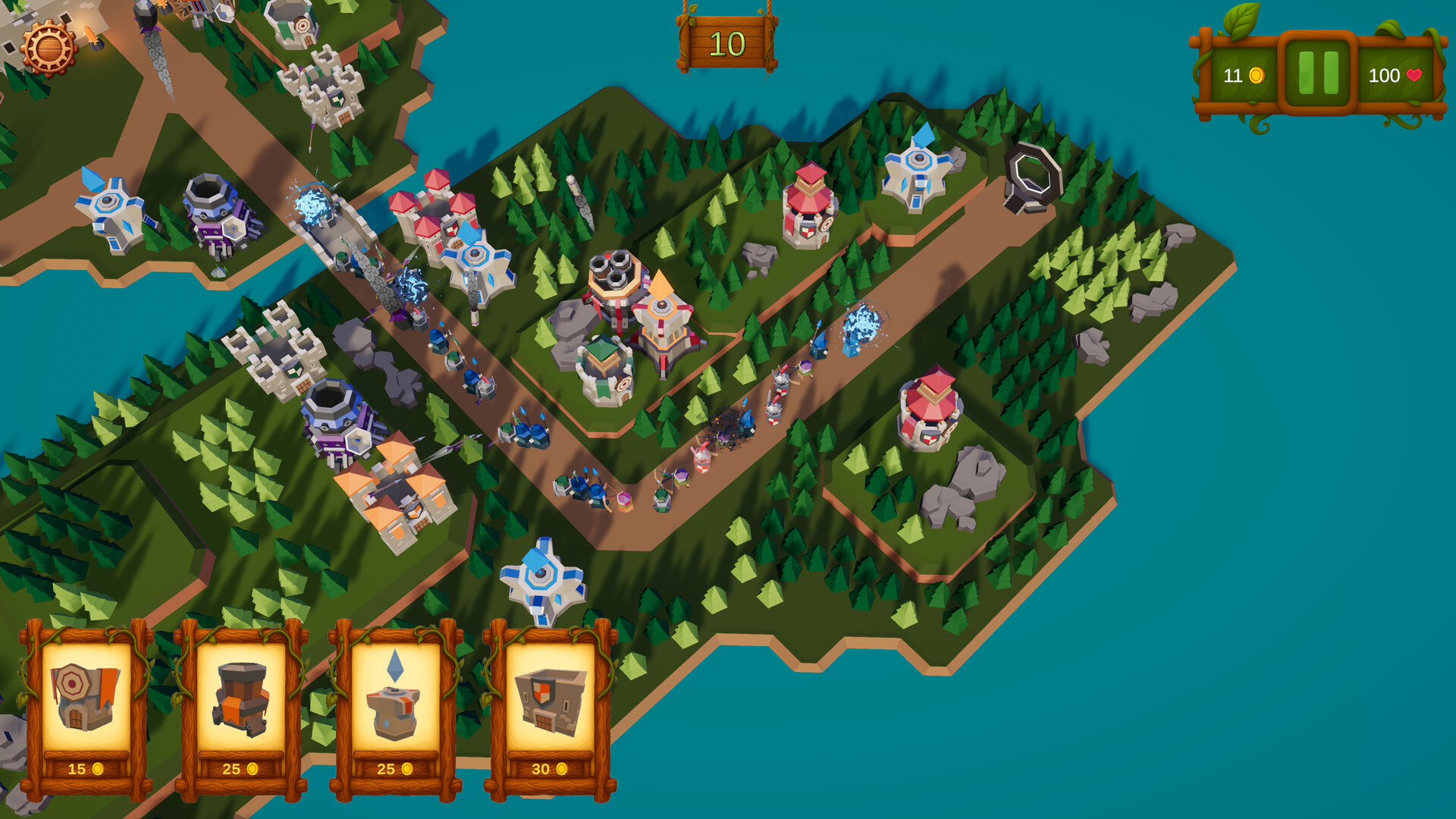Click the gold coin counter showing 11
The width and height of the screenshot is (1456, 819).
1236,76
